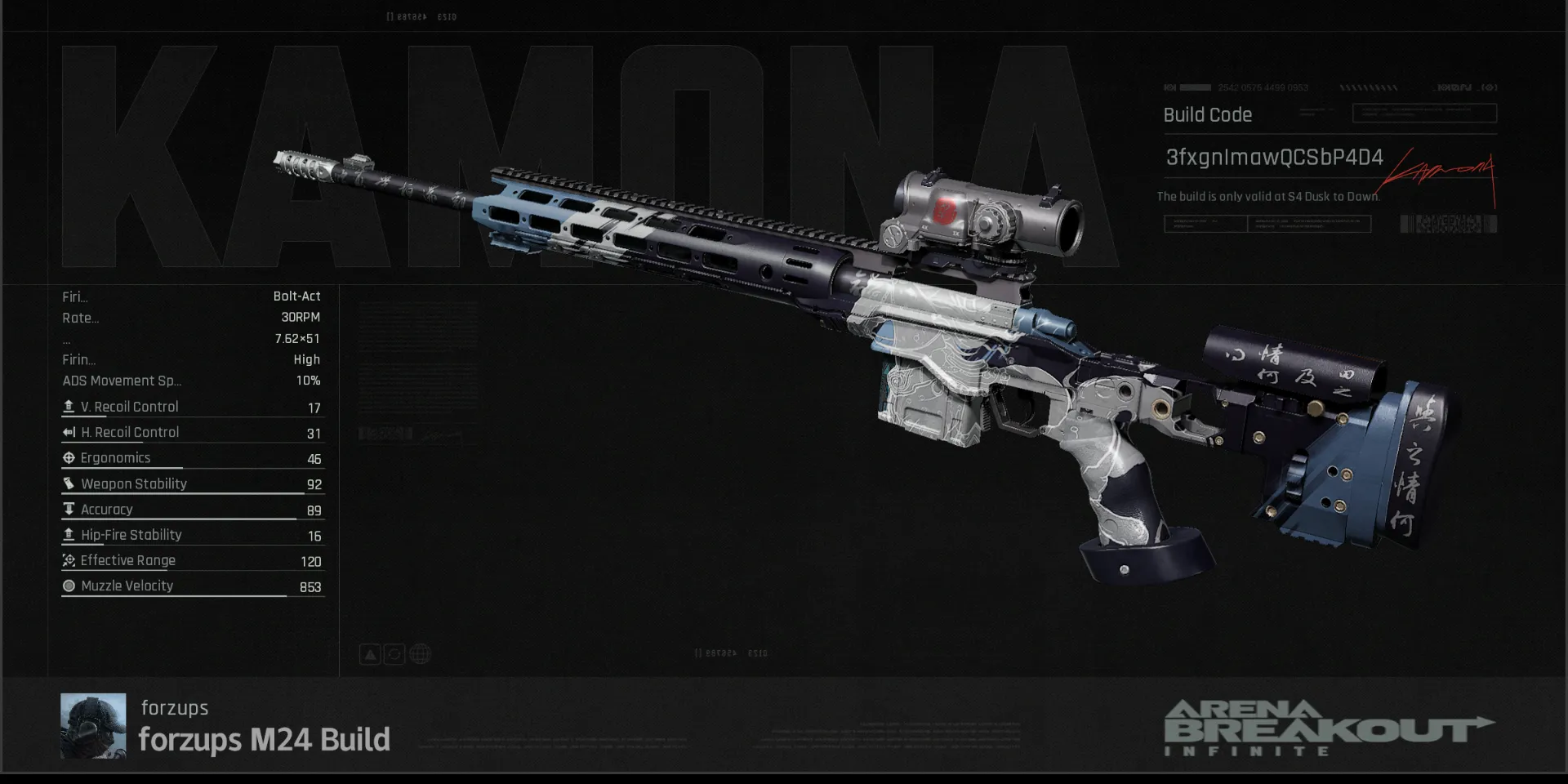
Task: Select the build code 3fxgnImawQCSbP4D4
Action: (x=1273, y=158)
